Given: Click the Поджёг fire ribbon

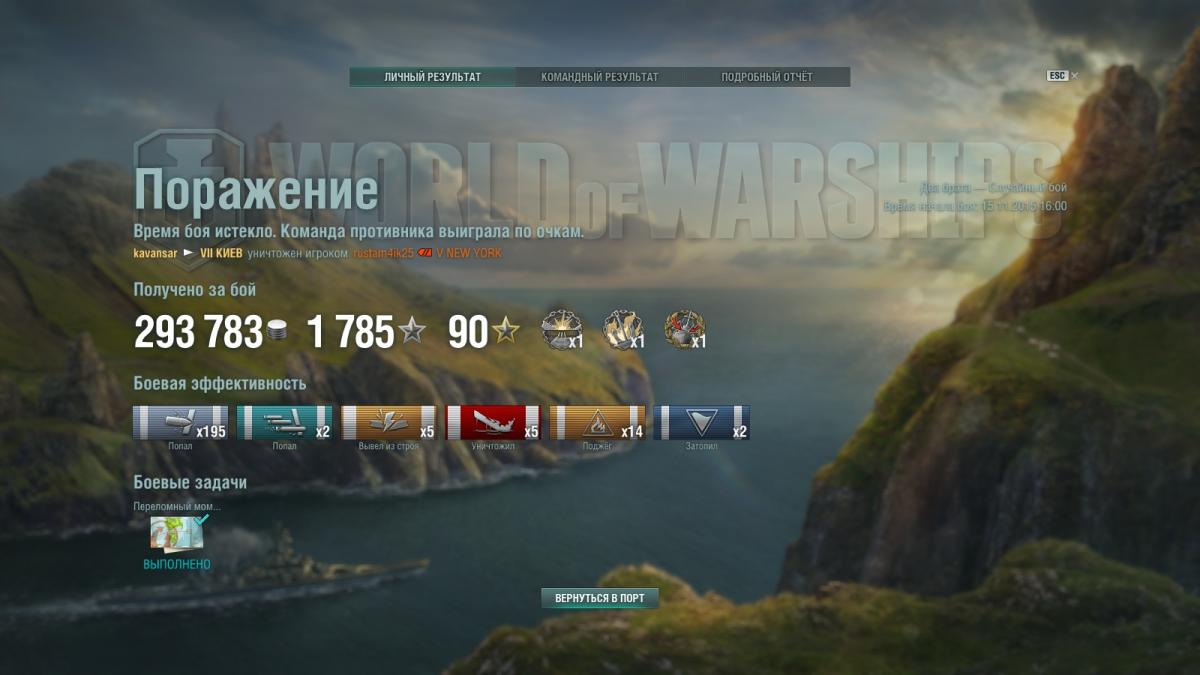Looking at the screenshot, I should pyautogui.click(x=597, y=423).
